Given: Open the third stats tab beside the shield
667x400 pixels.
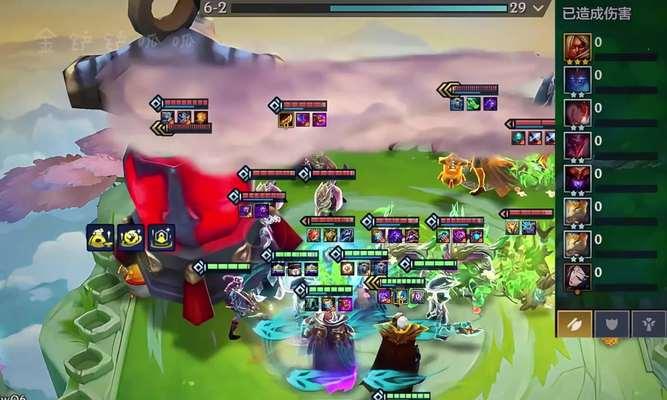Looking at the screenshot, I should [x=647, y=322].
